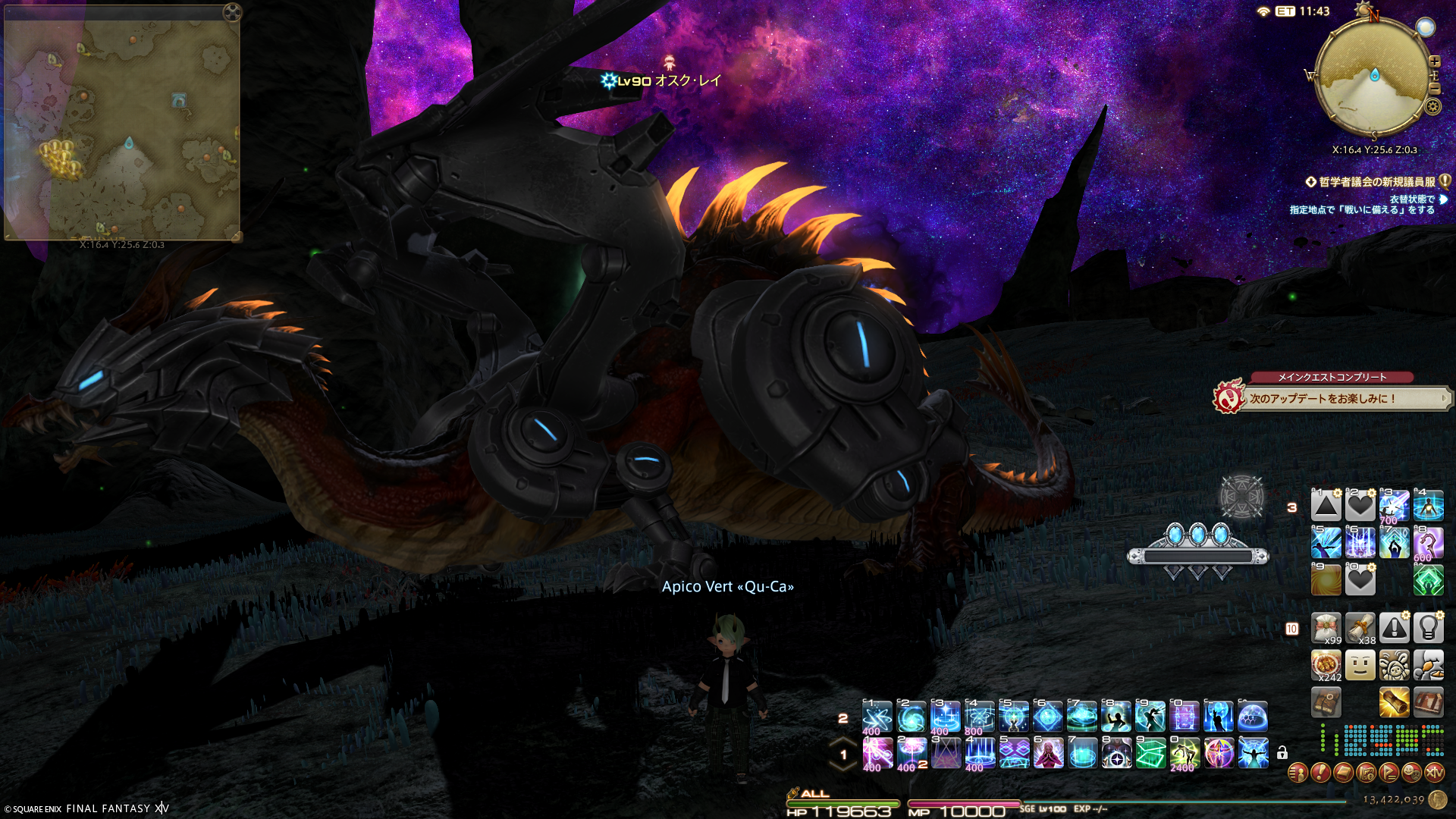
Task: Click the light bulb macro icon
Action: [1428, 629]
